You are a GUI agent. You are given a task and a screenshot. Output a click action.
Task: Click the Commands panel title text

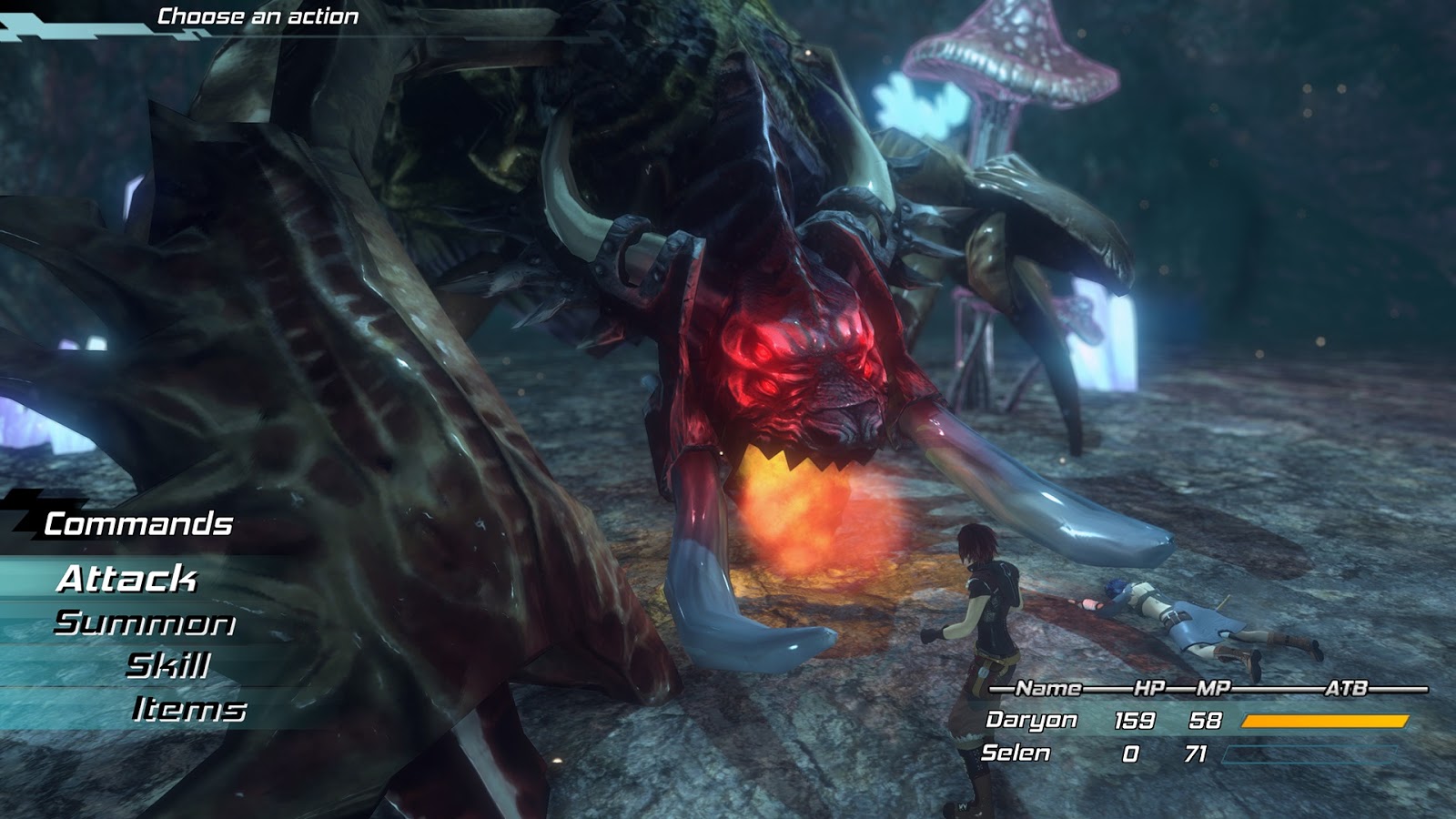click(137, 522)
